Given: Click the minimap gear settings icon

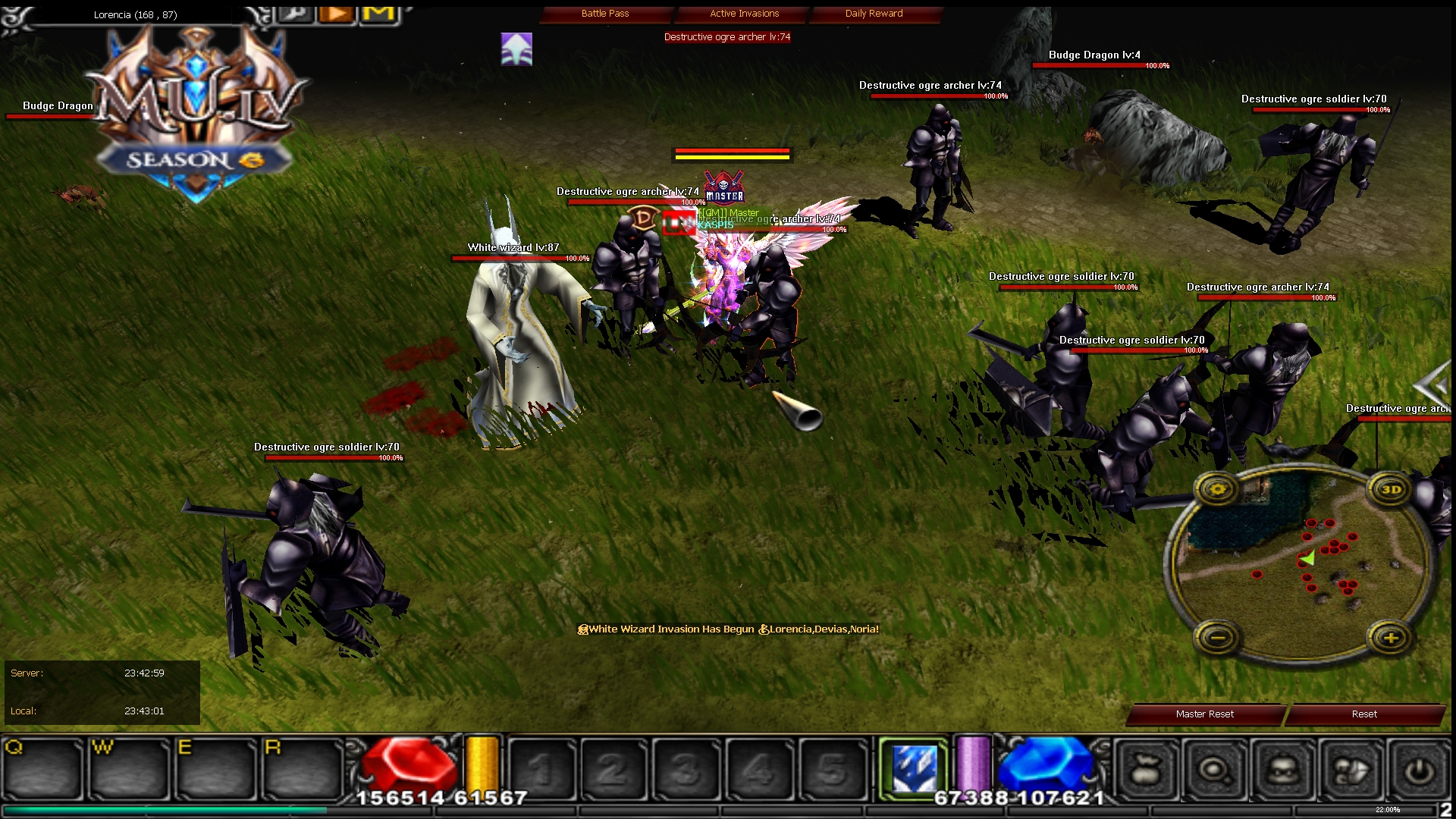Looking at the screenshot, I should 1217,490.
